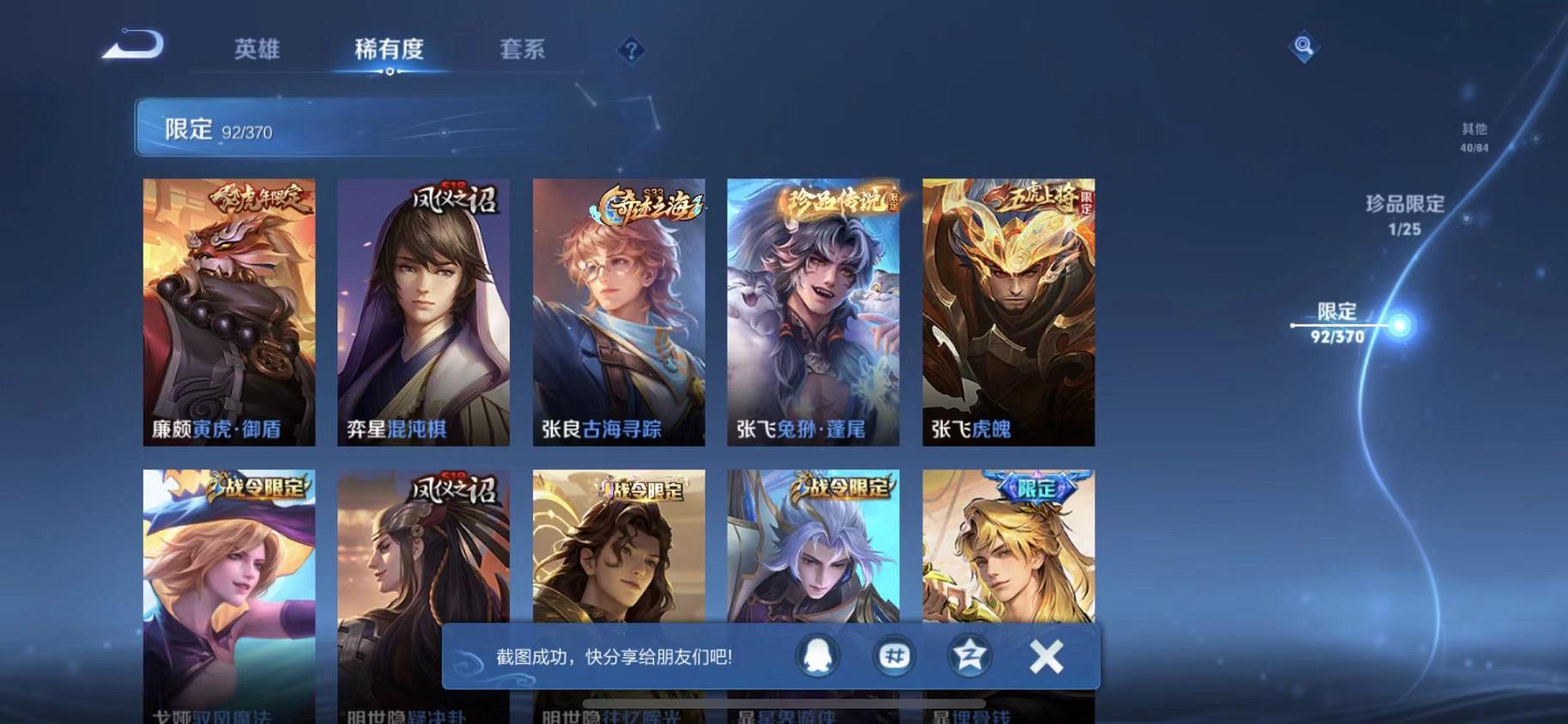Open the help "?" icon beside the tabs
1568x724 pixels.
[631, 51]
